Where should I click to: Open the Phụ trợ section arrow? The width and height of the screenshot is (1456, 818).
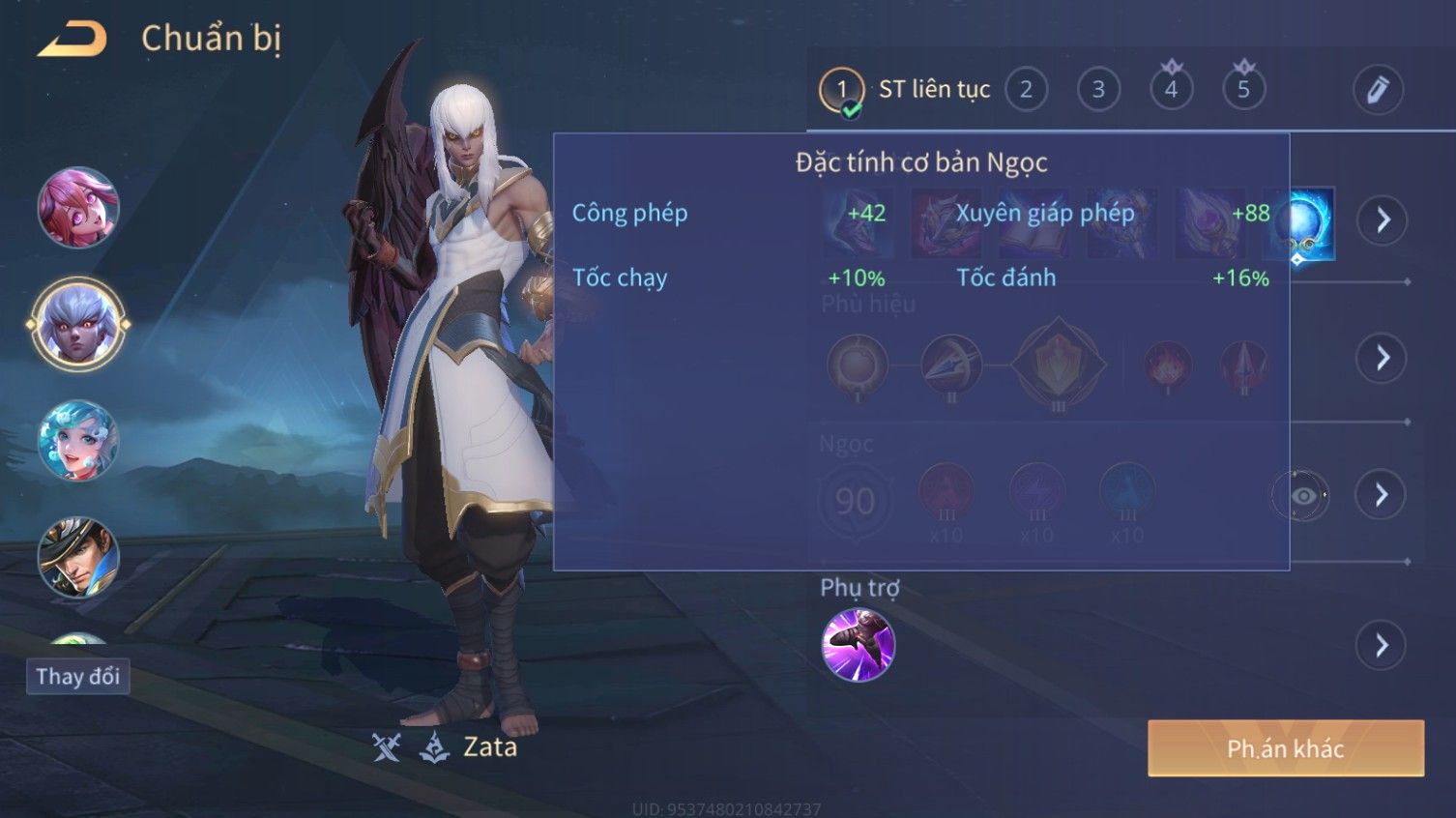pyautogui.click(x=1383, y=645)
